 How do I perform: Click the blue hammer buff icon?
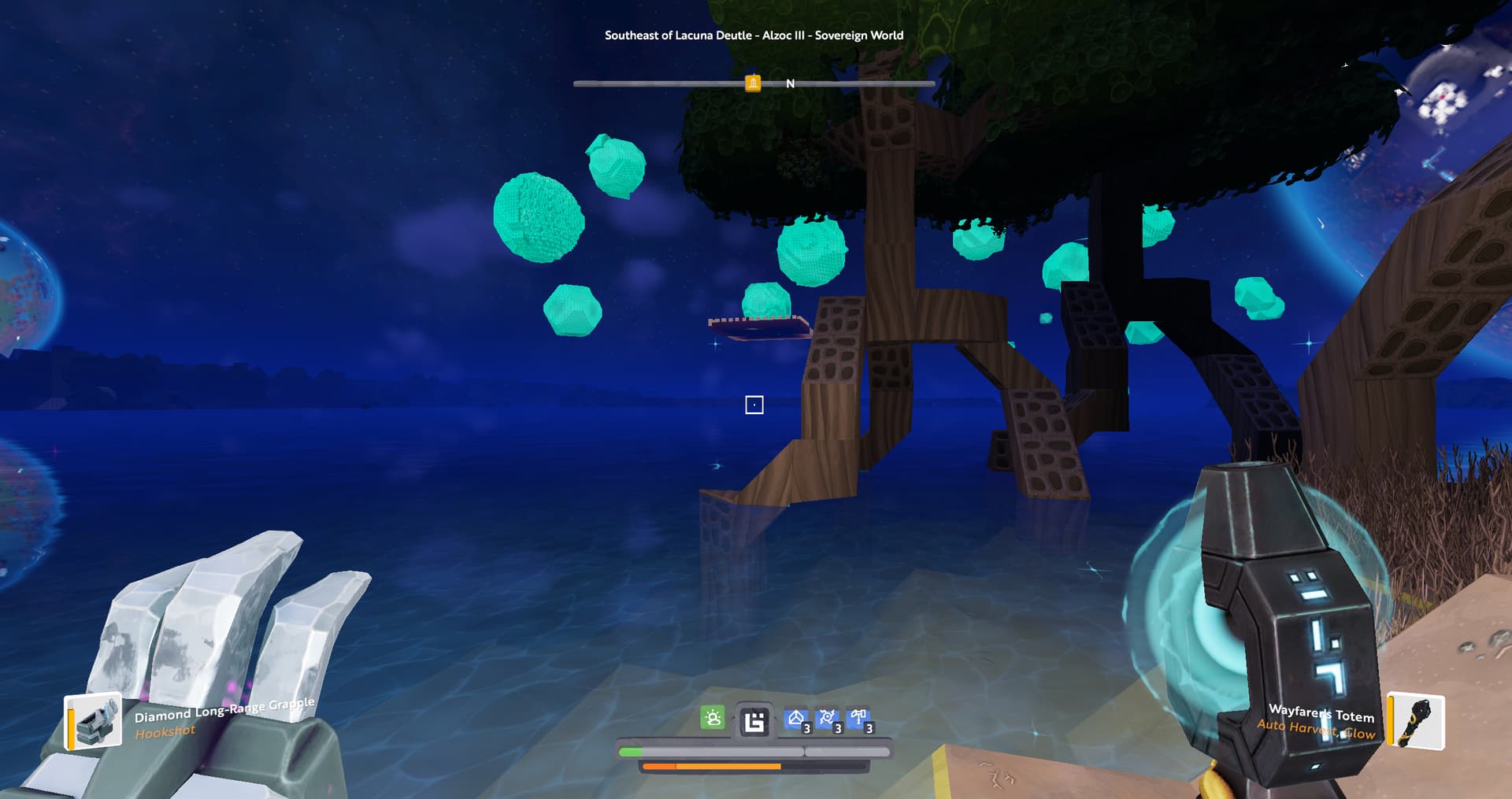pos(859,719)
